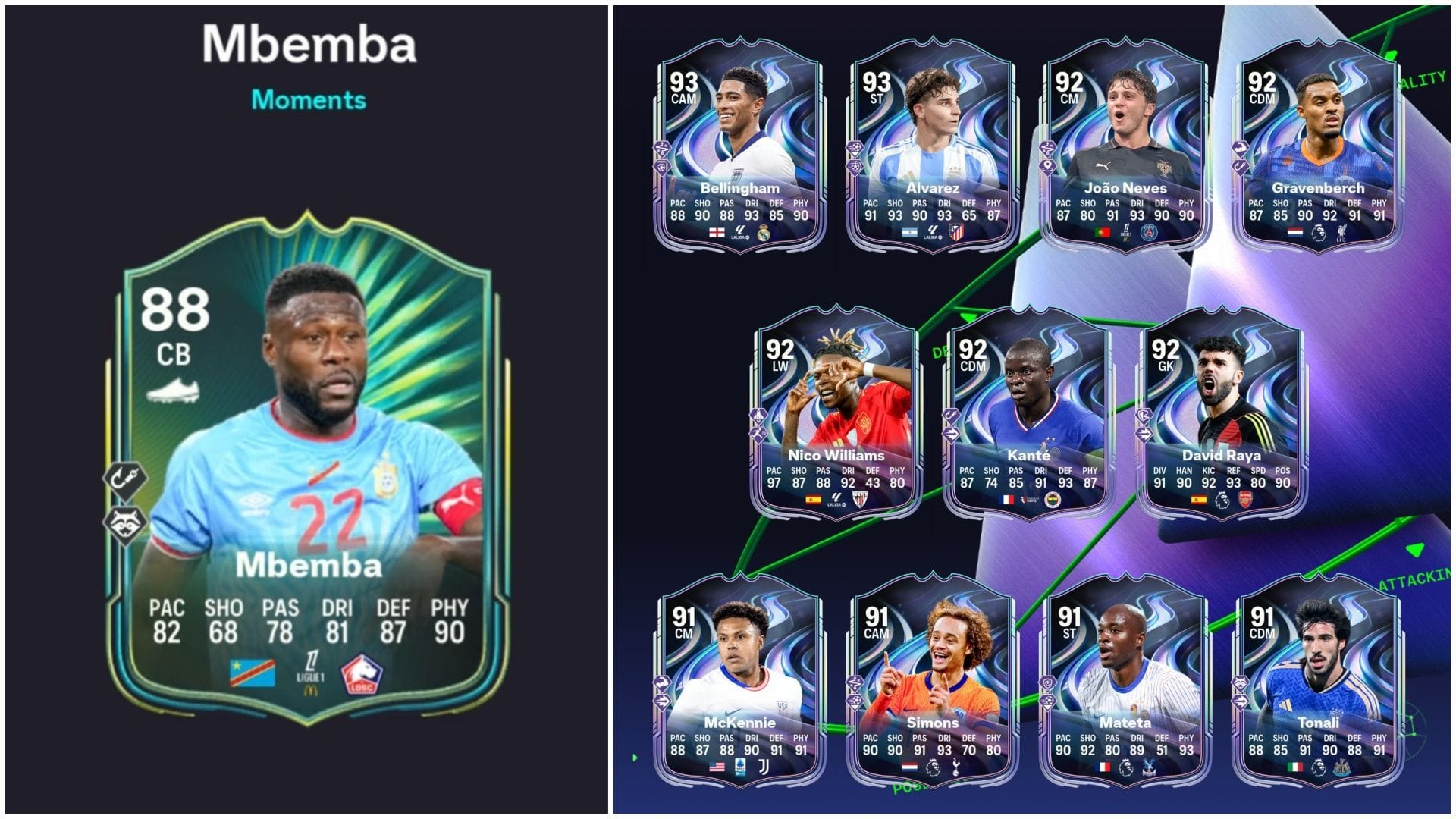Click the Real Madrid badge on Bellingham's card
The height and width of the screenshot is (819, 1456).
(x=764, y=233)
